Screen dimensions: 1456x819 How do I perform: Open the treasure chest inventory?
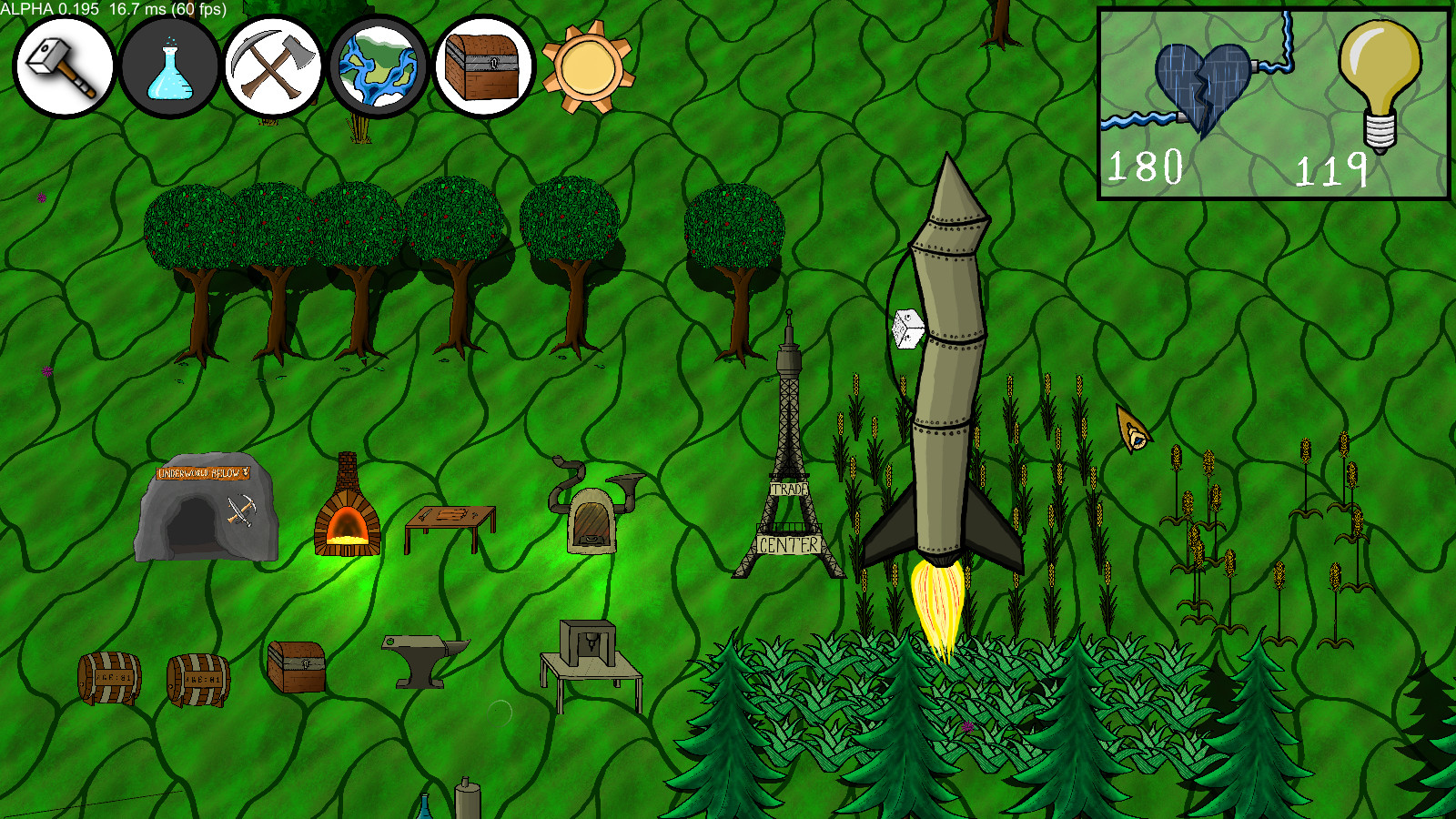483,68
